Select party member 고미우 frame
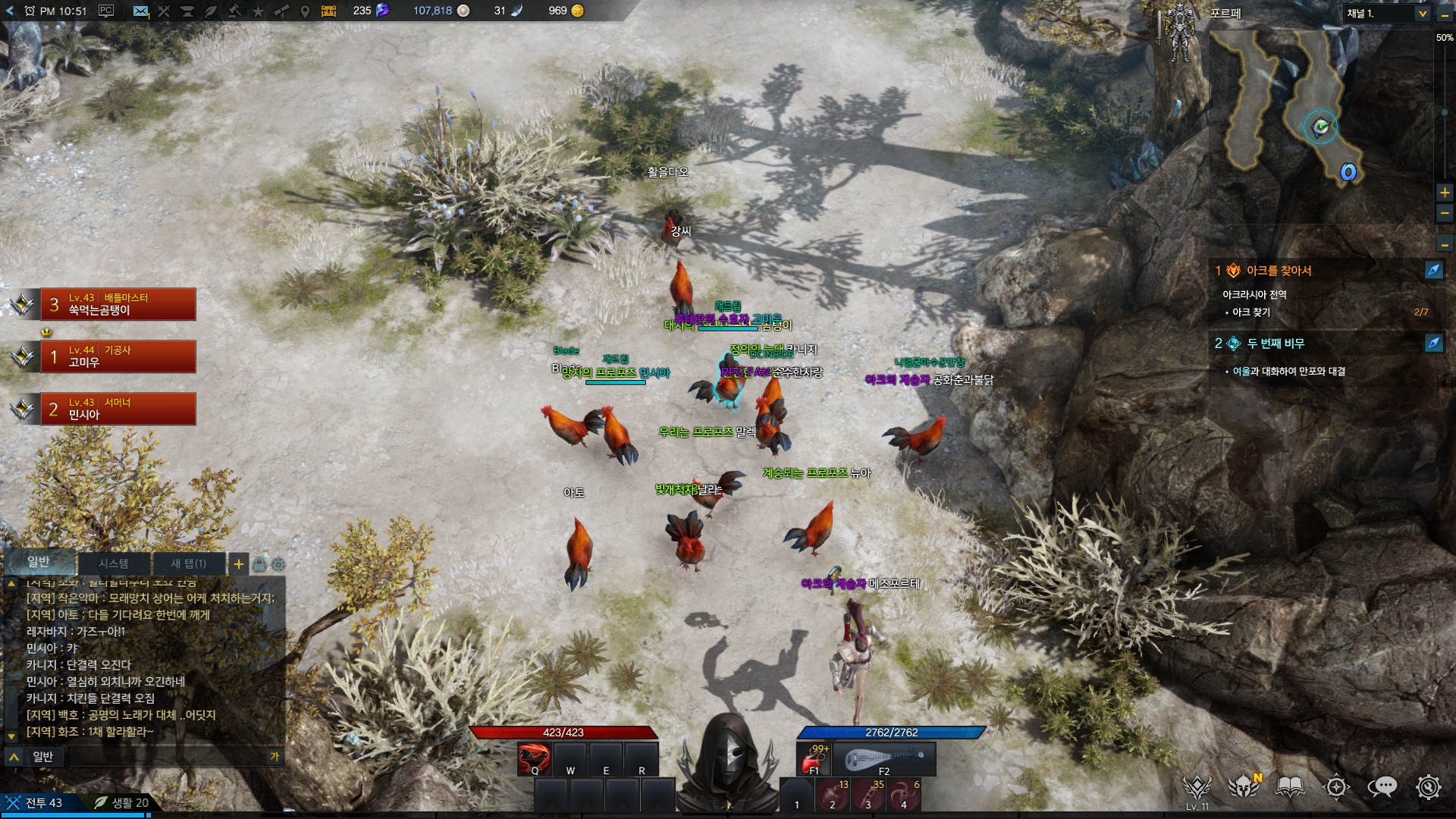The width and height of the screenshot is (1456, 819). [118, 356]
